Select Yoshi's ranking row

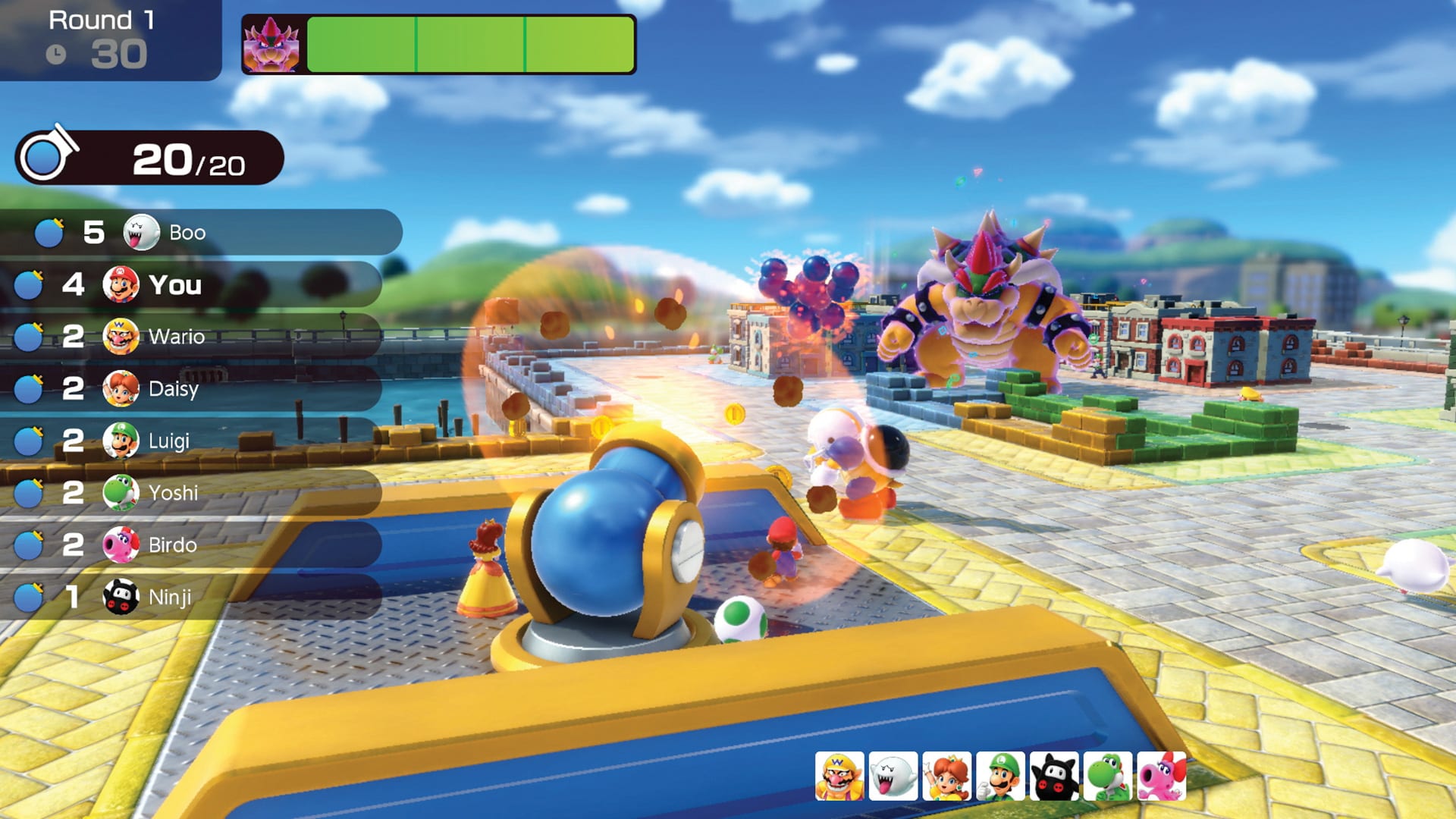[190, 493]
